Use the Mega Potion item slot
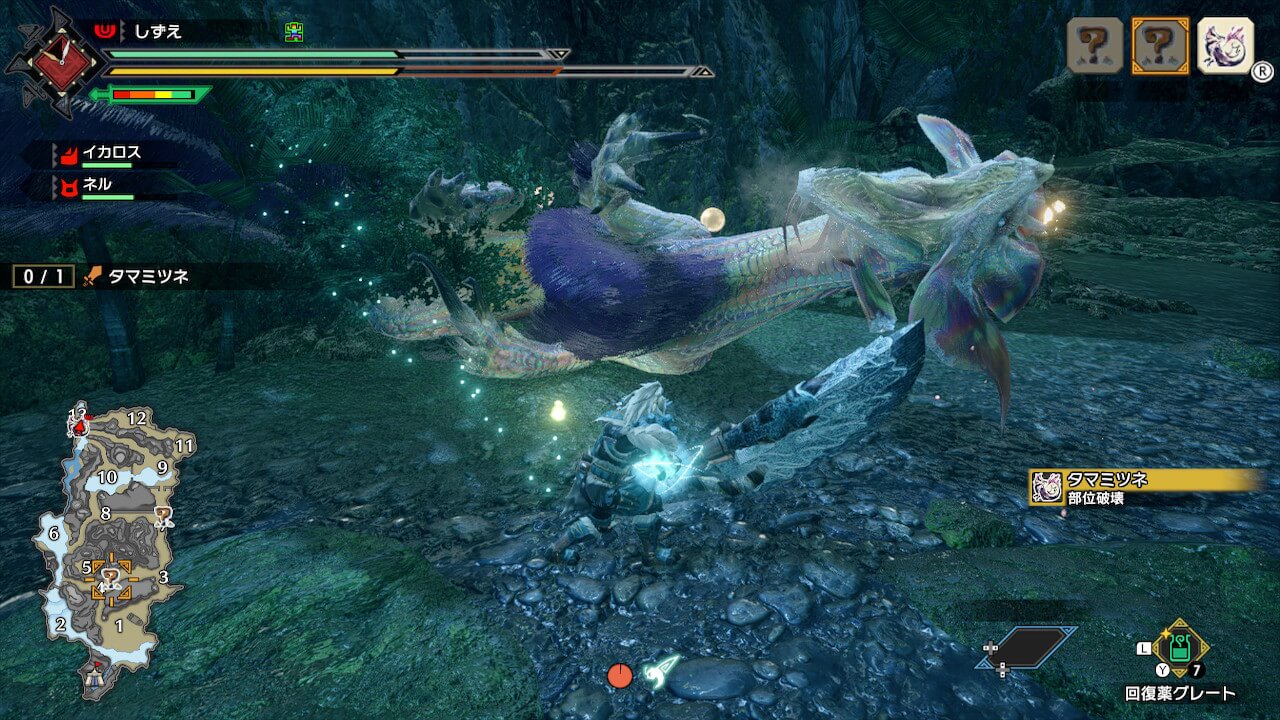 pyautogui.click(x=1180, y=648)
